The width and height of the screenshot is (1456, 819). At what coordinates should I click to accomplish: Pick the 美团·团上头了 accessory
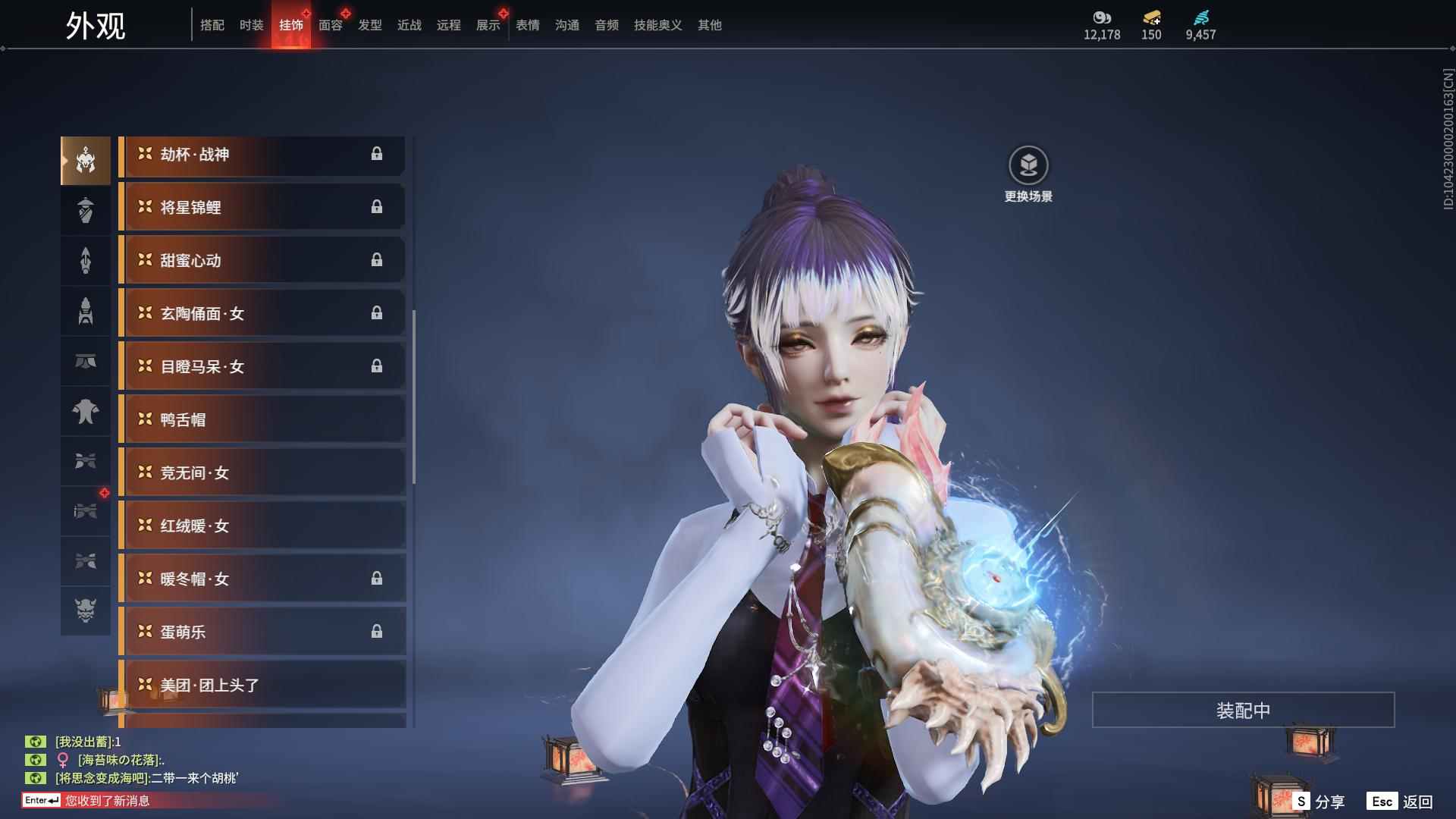point(262,685)
